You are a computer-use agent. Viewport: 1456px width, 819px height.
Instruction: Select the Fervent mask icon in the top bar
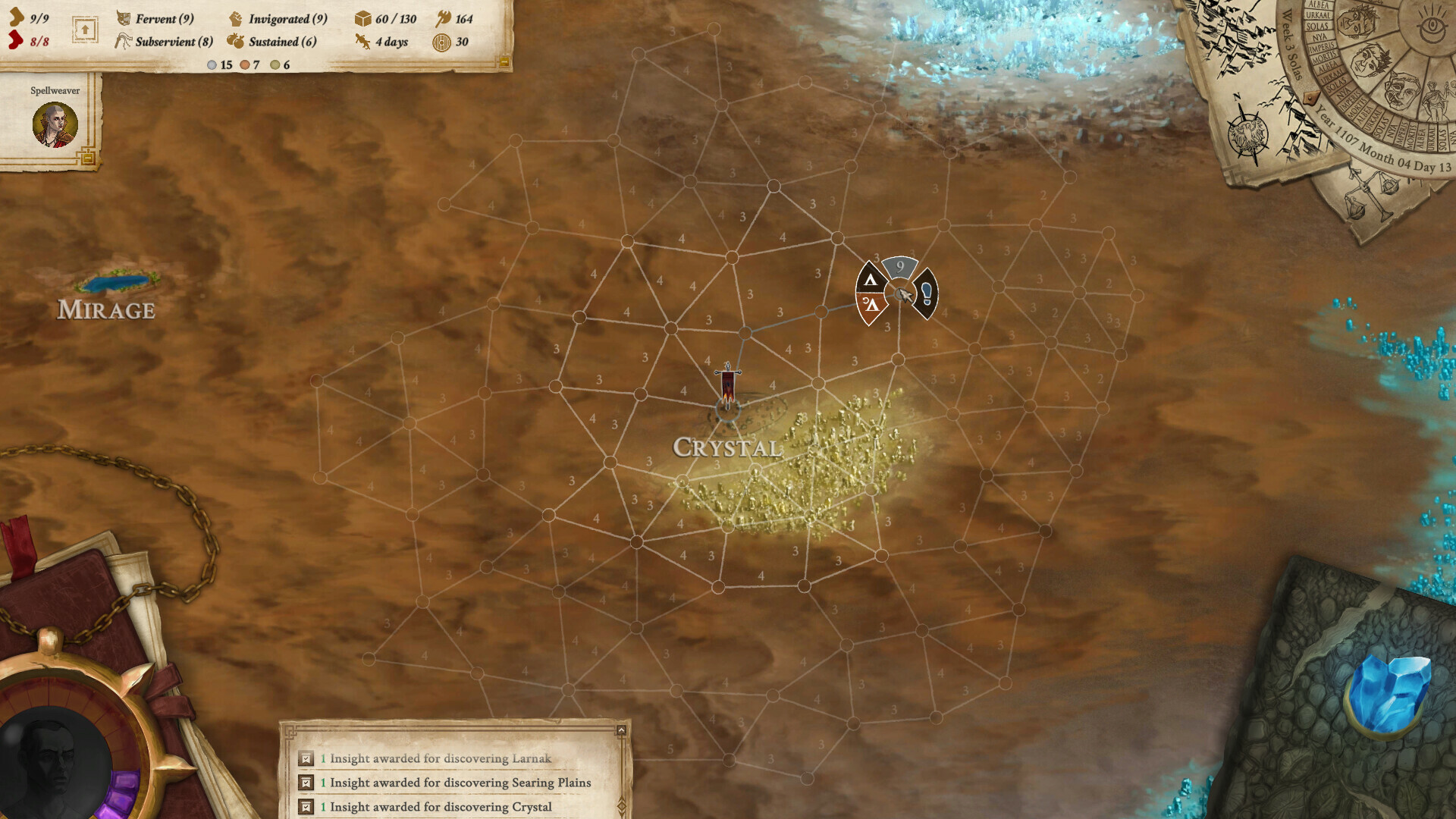tap(124, 20)
